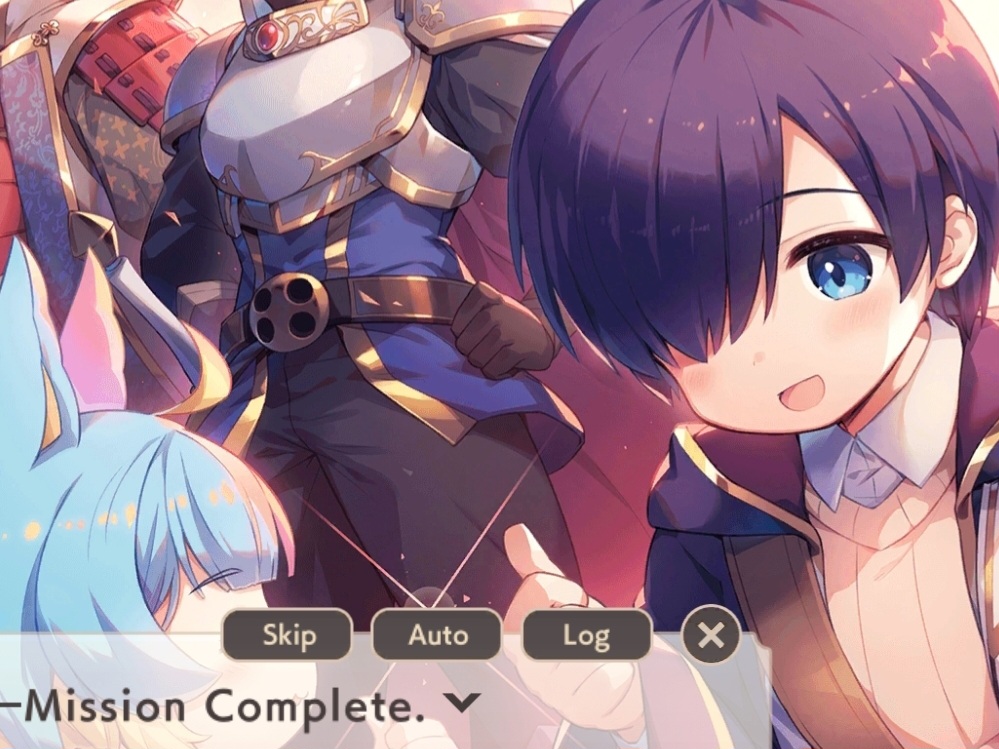This screenshot has width=999, height=749.
Task: Advance dialogue using the down arrow
Action: coord(461,702)
